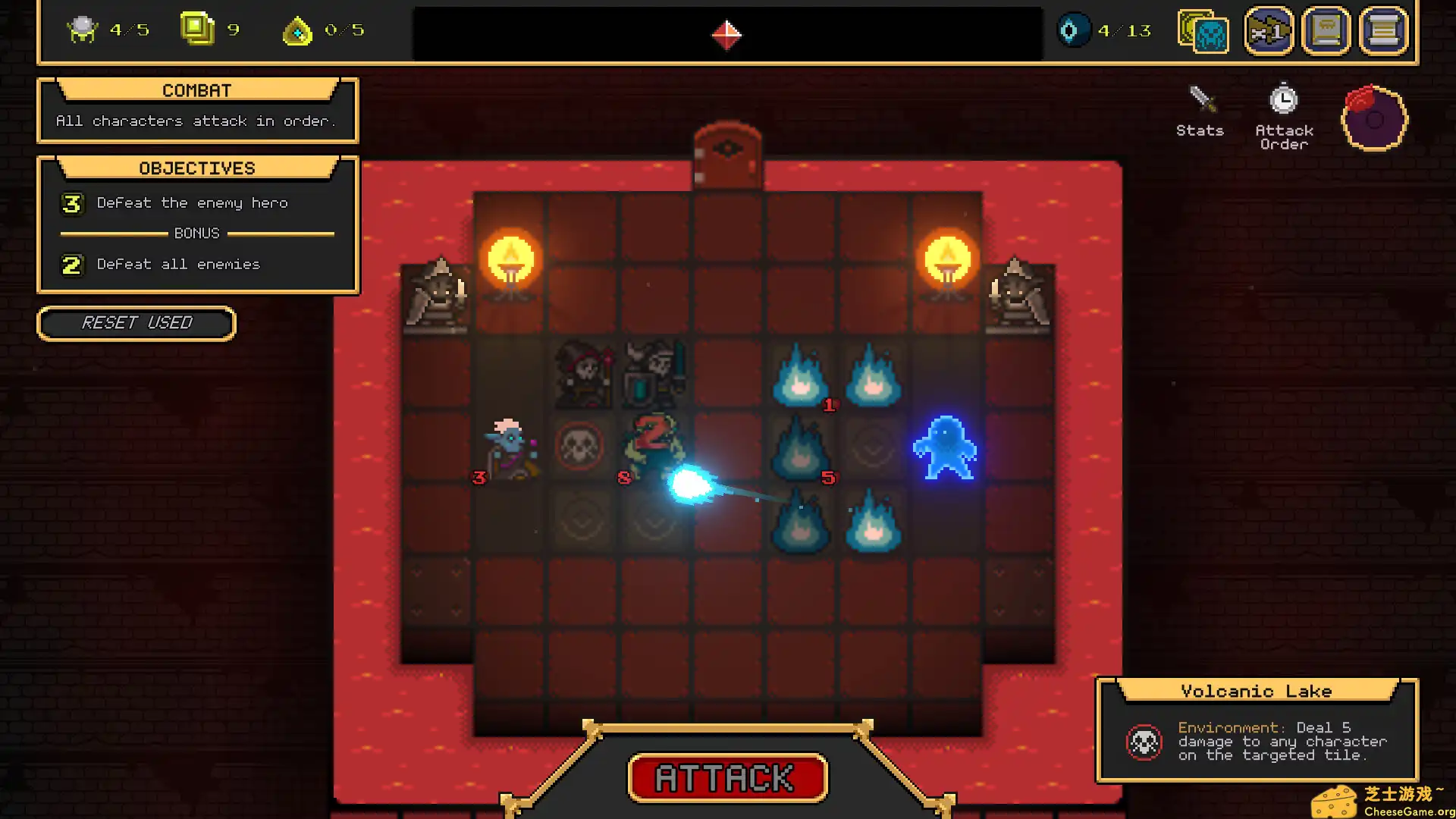Screen dimensions: 1456x819
Task: Open the CheeseGame.org watermark link
Action: click(x=1383, y=802)
